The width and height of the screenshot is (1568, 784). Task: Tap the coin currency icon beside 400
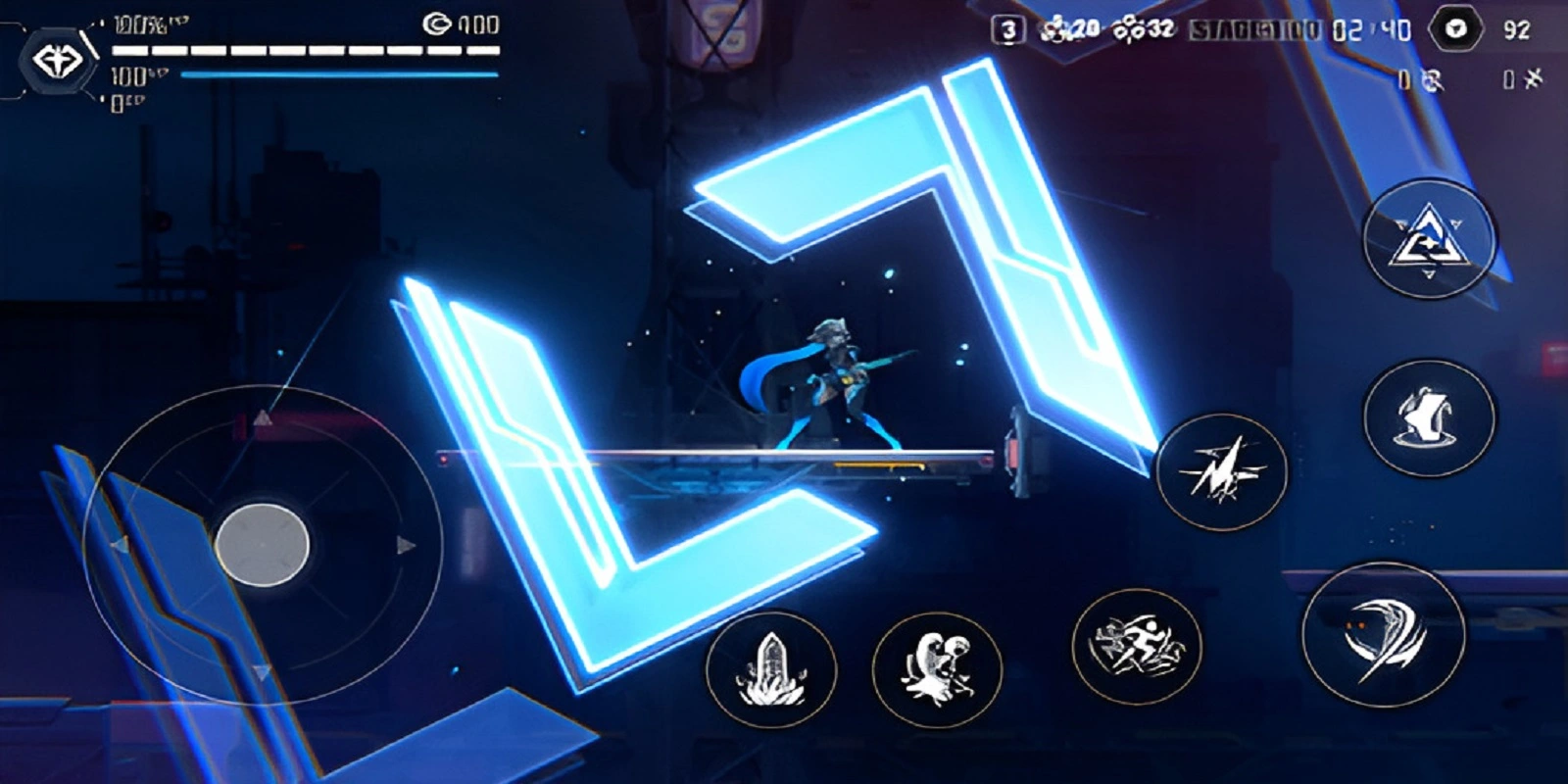[x=439, y=24]
